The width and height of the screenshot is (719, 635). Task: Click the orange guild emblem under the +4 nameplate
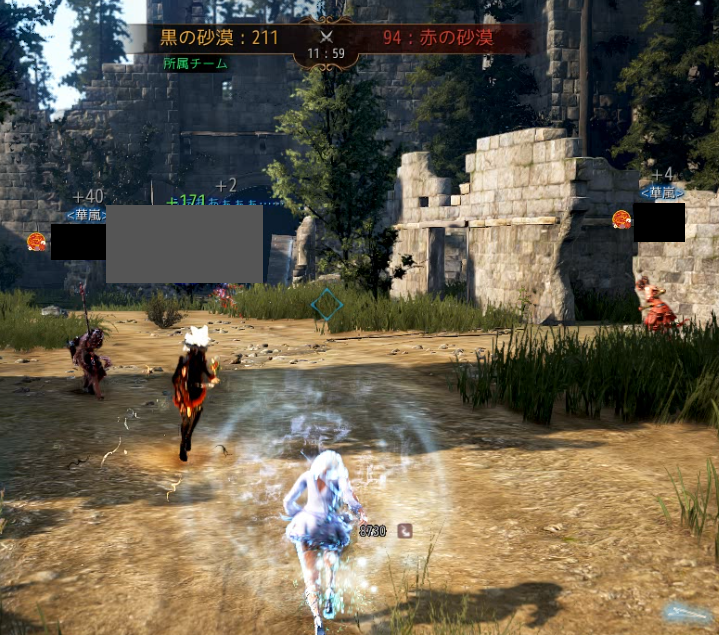point(621,219)
